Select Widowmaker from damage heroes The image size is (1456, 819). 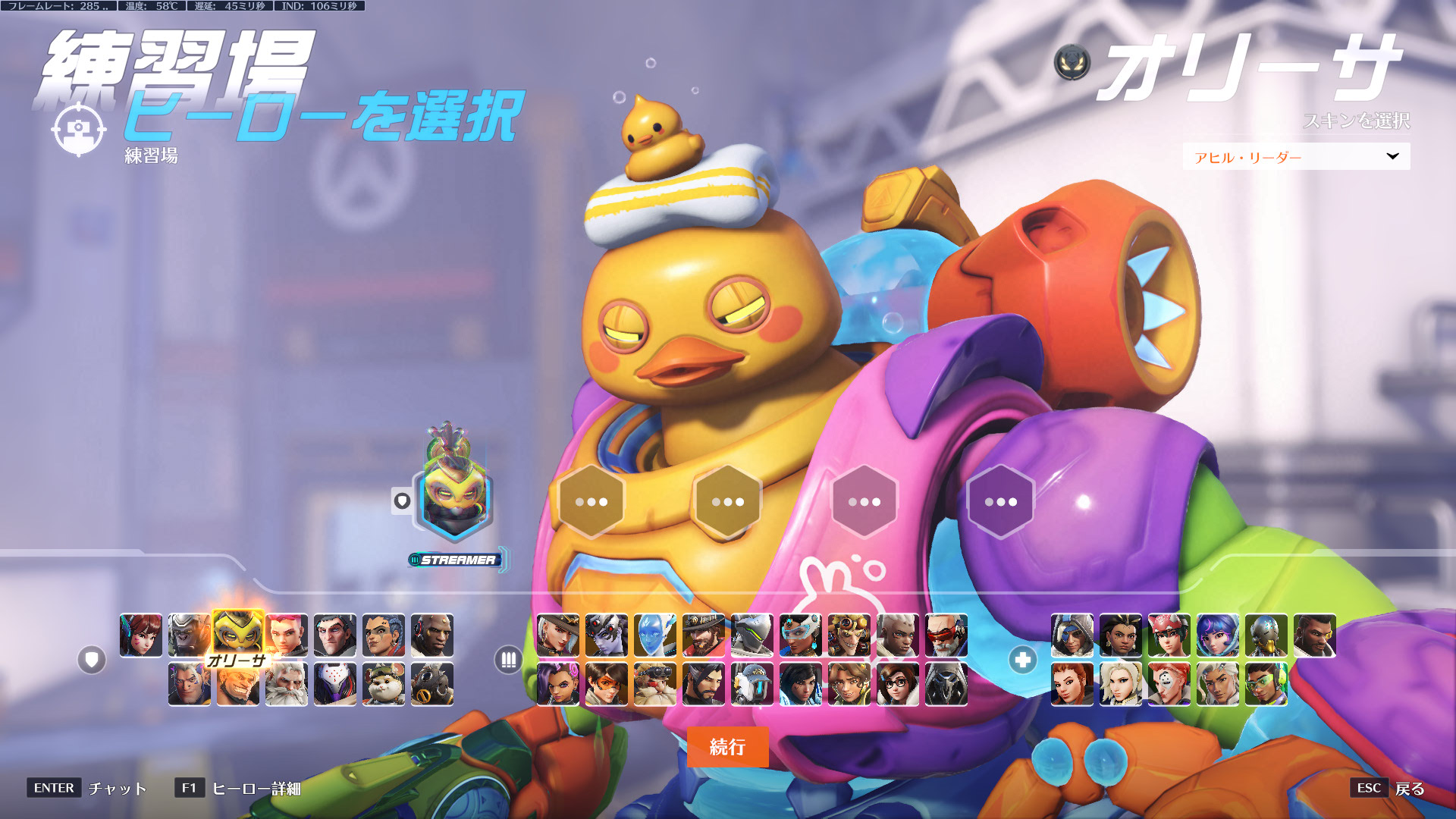pos(607,635)
